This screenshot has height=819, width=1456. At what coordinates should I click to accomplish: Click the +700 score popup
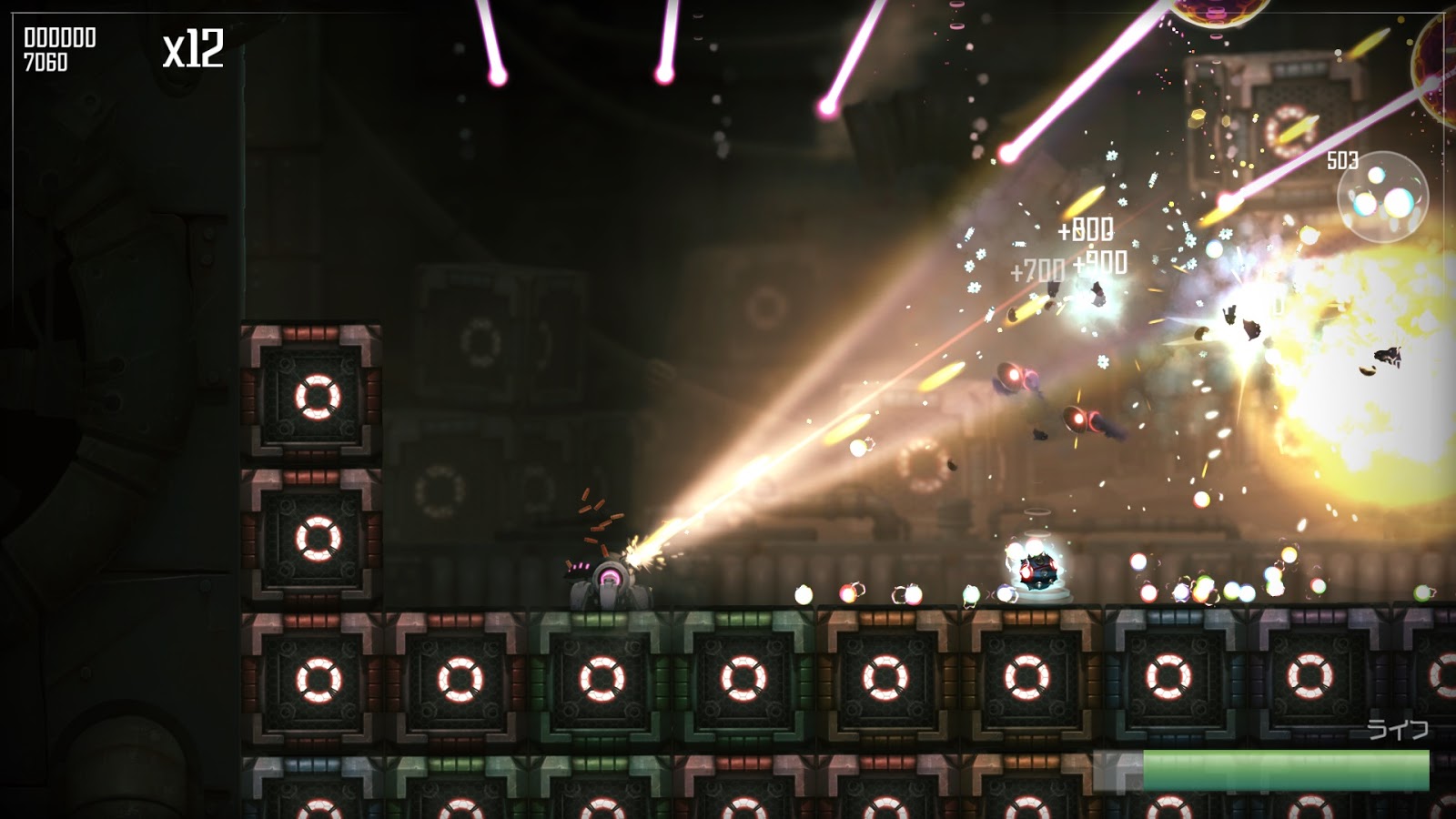(1040, 268)
